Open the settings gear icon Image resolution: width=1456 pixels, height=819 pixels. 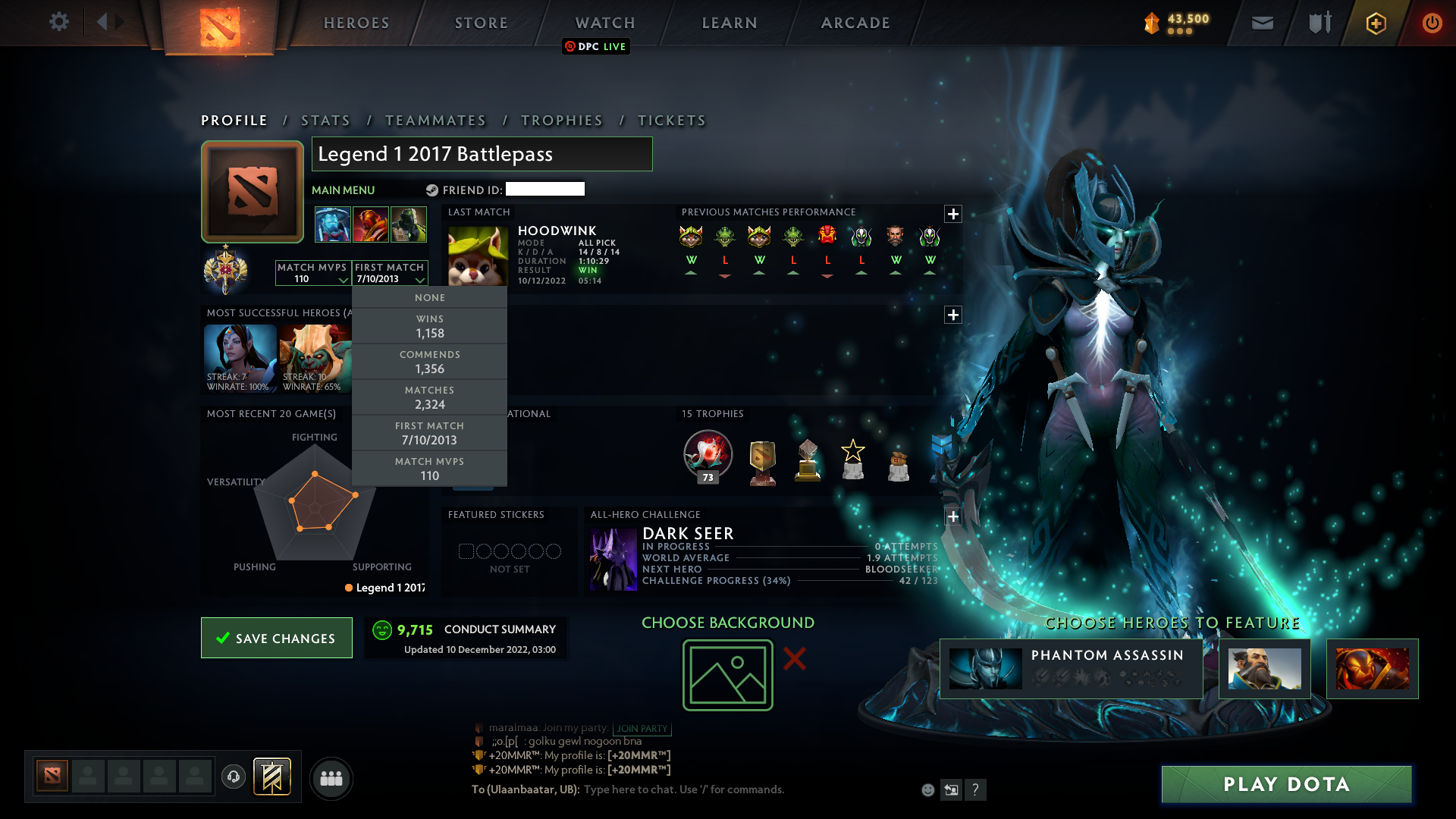pos(58,22)
